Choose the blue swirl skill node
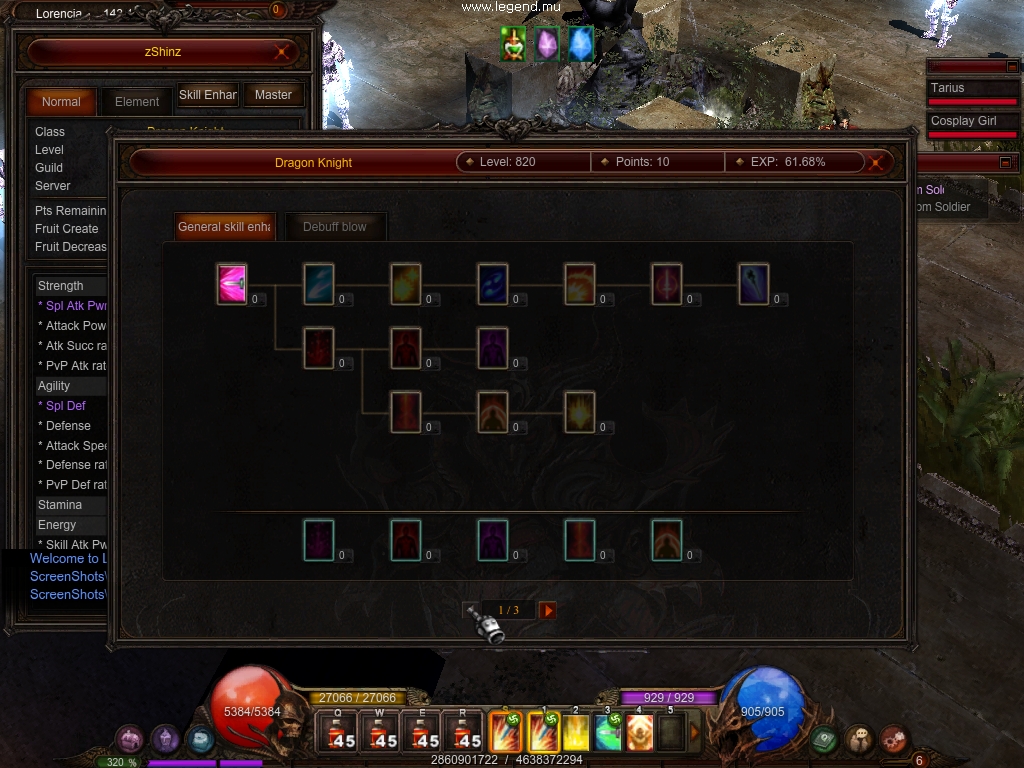Viewport: 1024px width, 768px height. tap(492, 284)
